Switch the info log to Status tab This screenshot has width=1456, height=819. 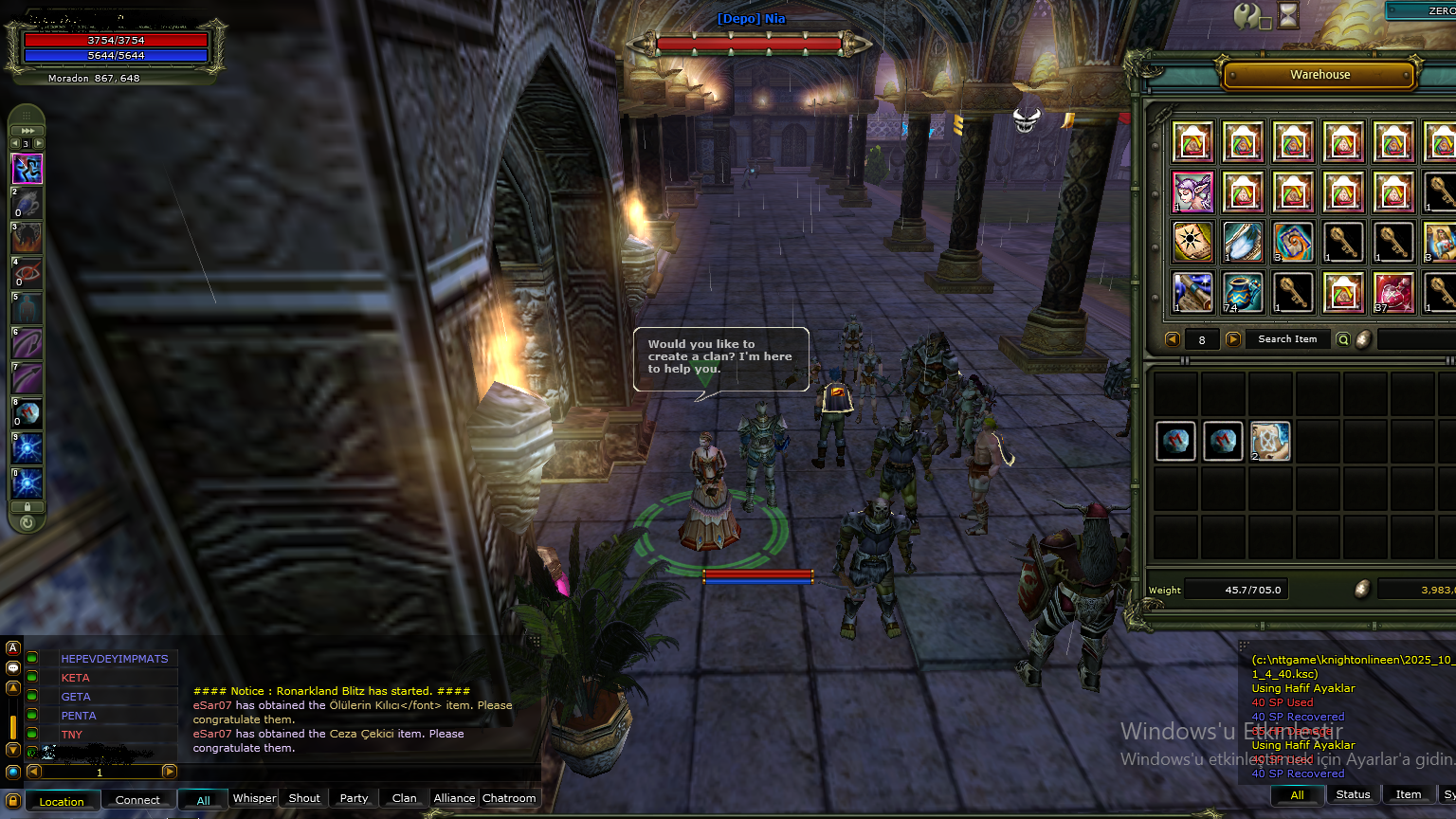pos(1353,794)
